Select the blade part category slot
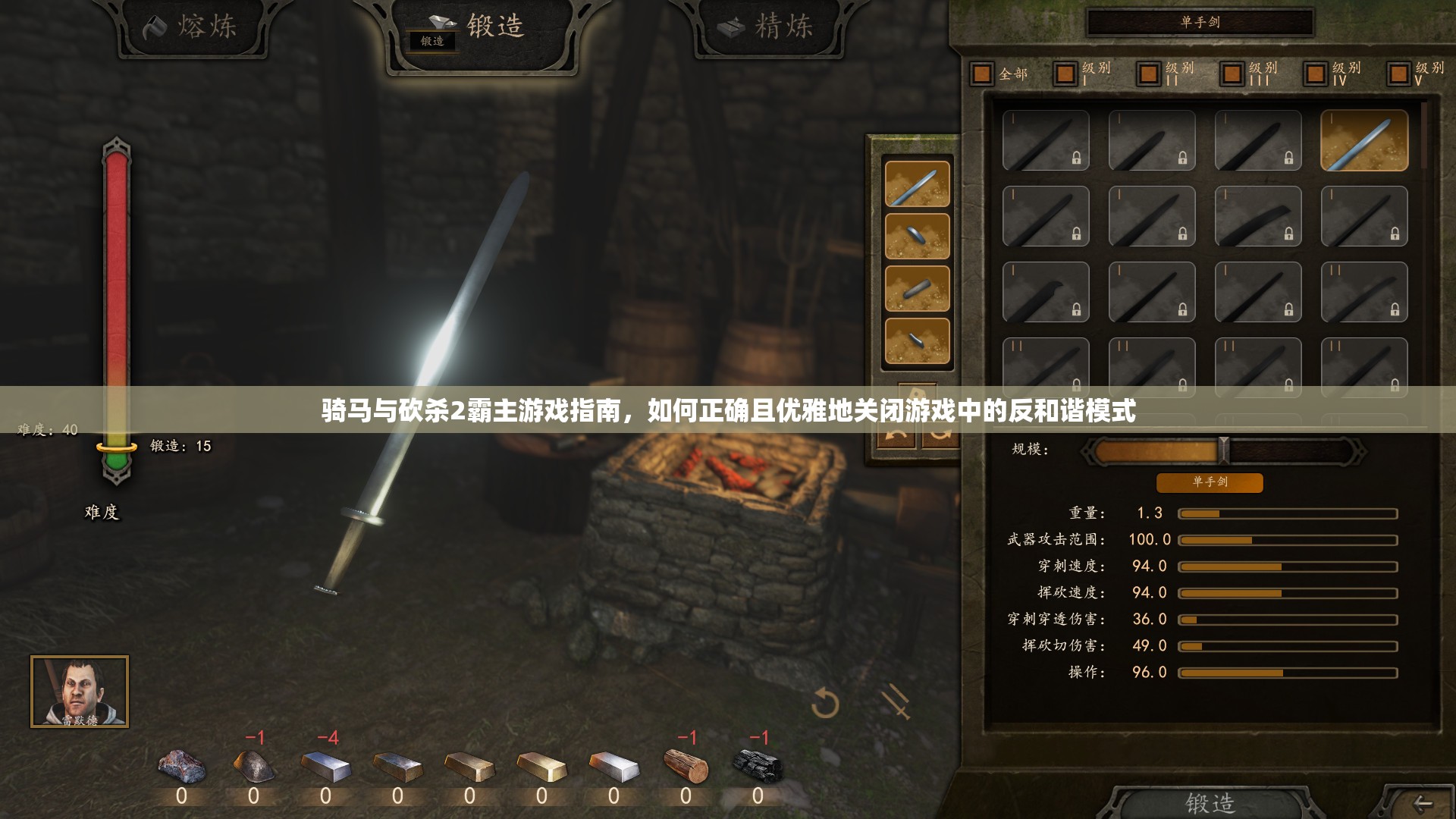The height and width of the screenshot is (819, 1456). click(917, 184)
